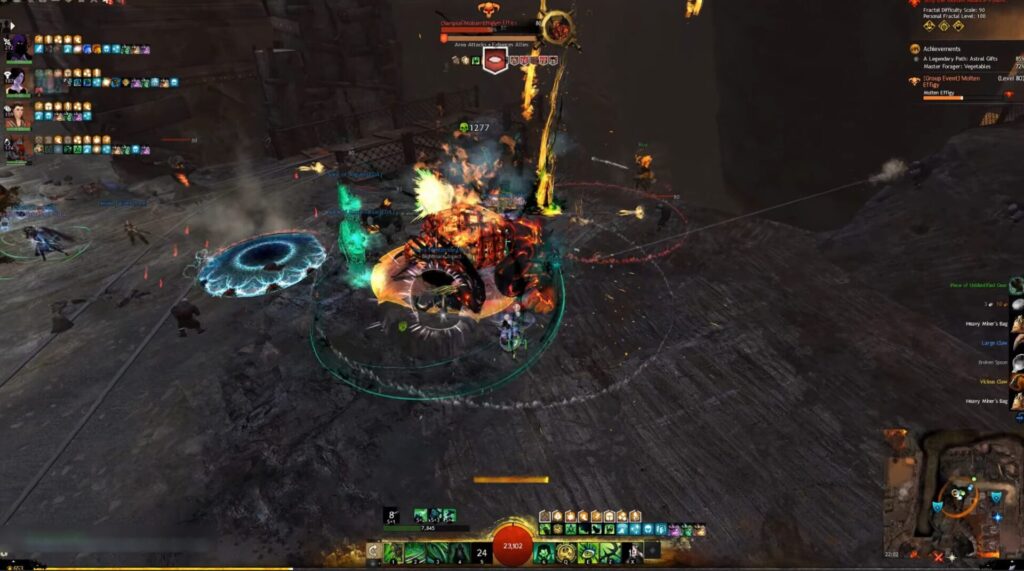Activate weapon skill in slot 1

click(393, 552)
